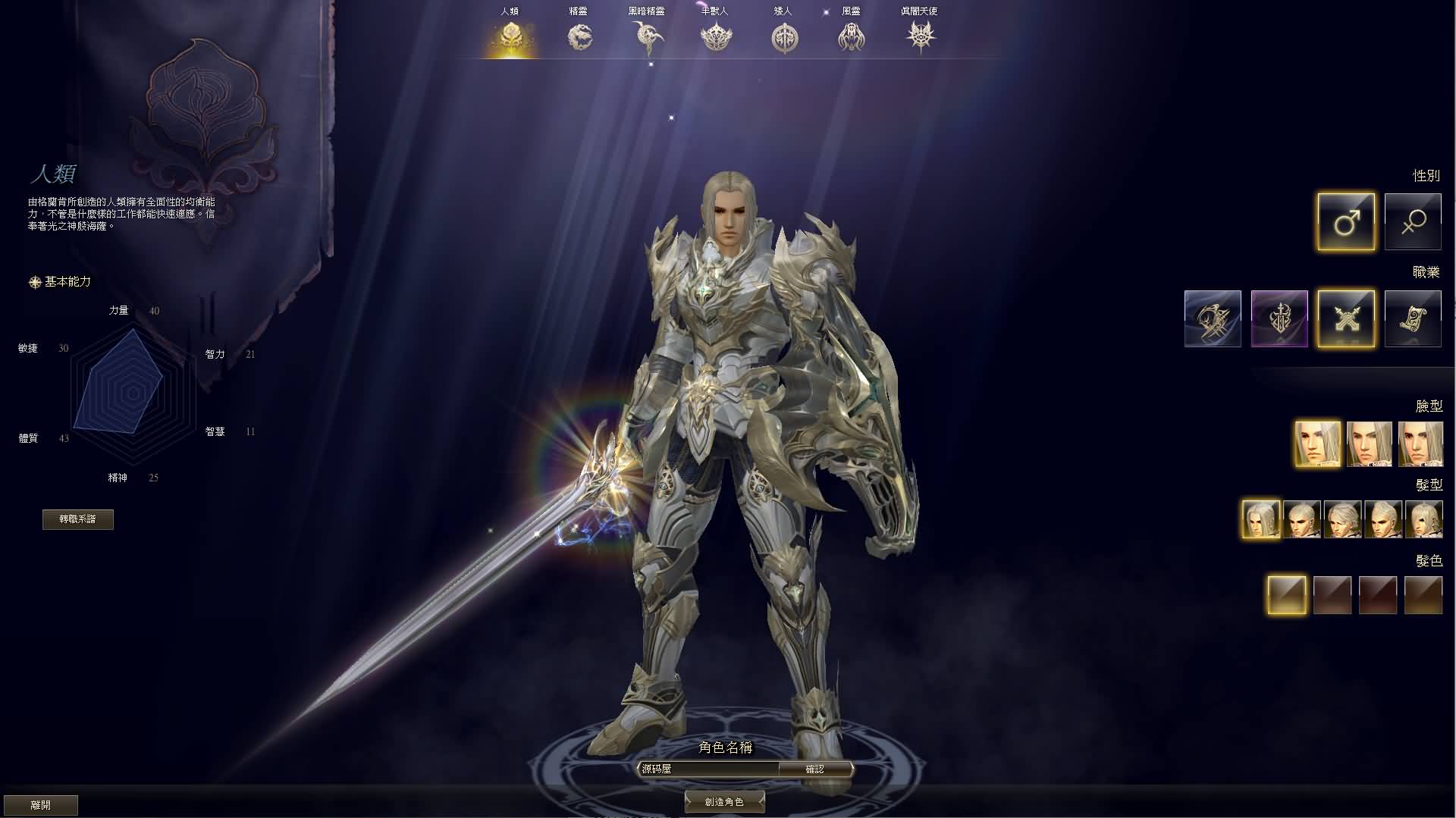The height and width of the screenshot is (818, 1456).
Task: Open the 轉職系譜 class tree
Action: (x=78, y=520)
